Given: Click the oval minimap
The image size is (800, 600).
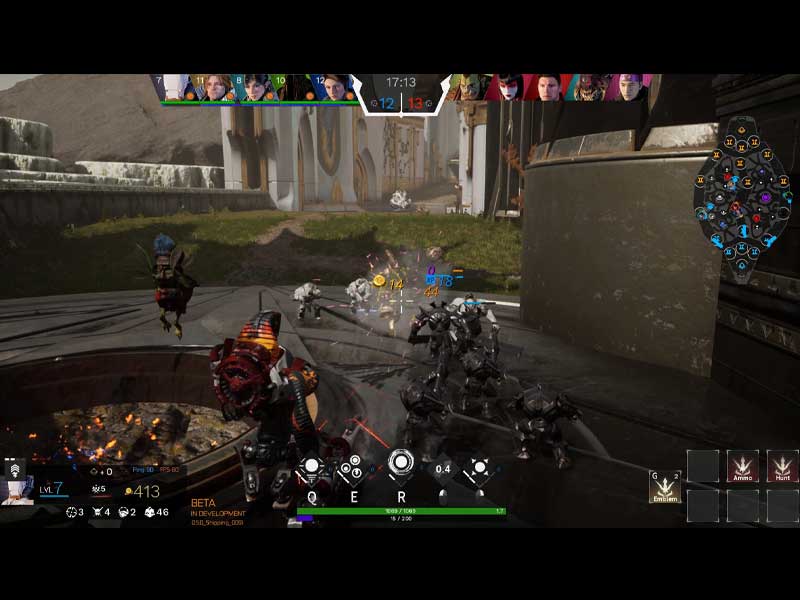Looking at the screenshot, I should tap(742, 197).
